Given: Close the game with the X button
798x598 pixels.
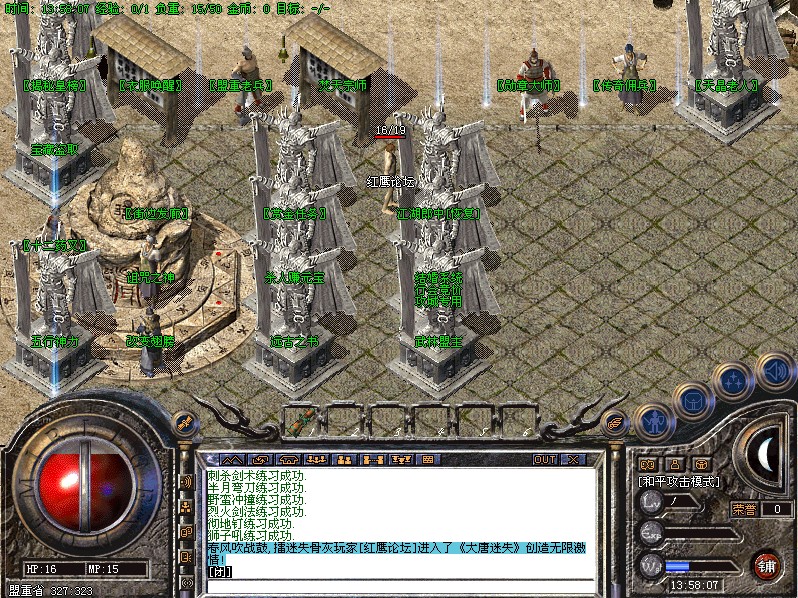Looking at the screenshot, I should (x=574, y=459).
